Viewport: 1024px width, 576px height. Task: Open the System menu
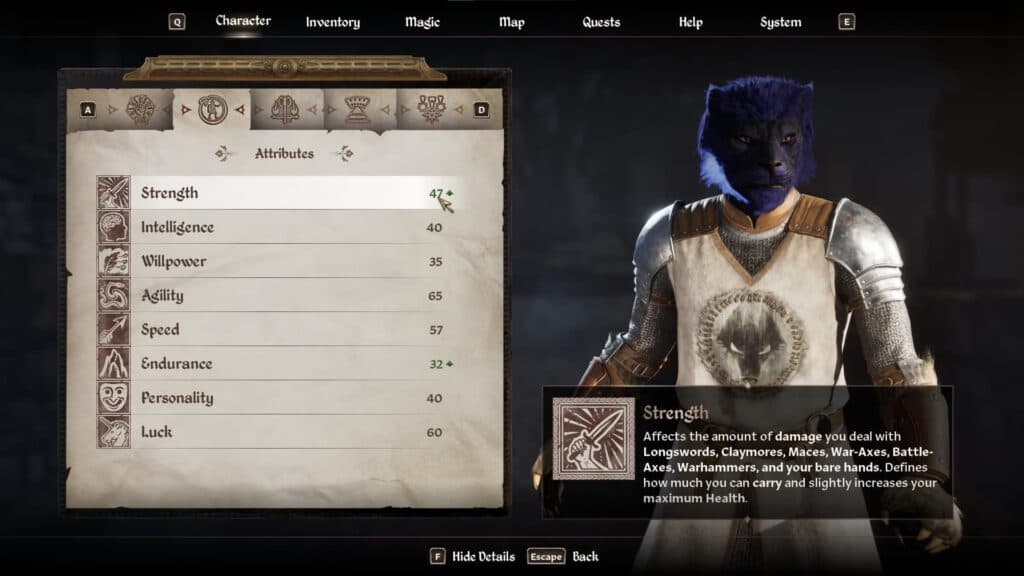(780, 22)
